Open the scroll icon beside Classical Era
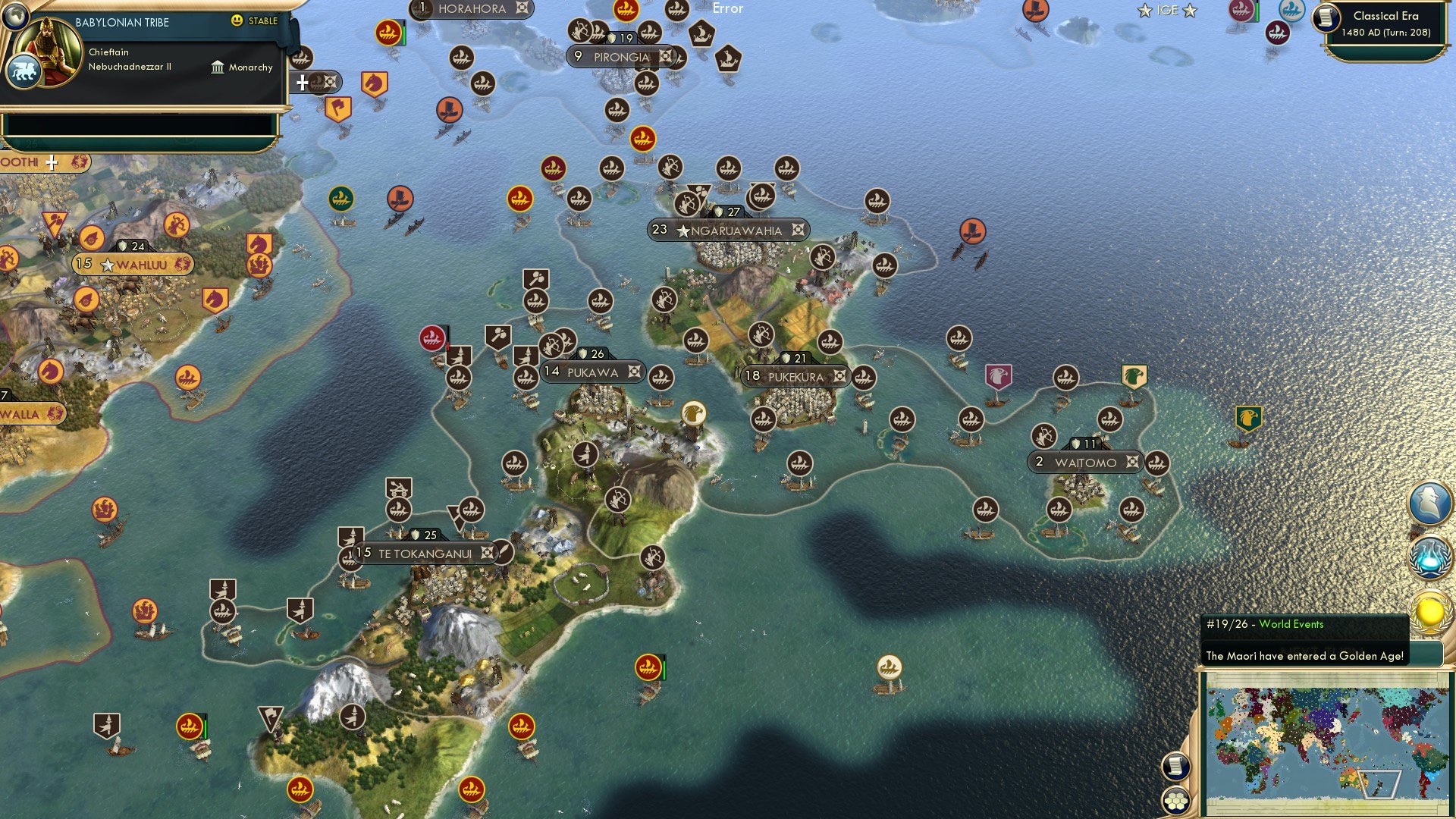This screenshot has width=1456, height=819. pos(1327,18)
